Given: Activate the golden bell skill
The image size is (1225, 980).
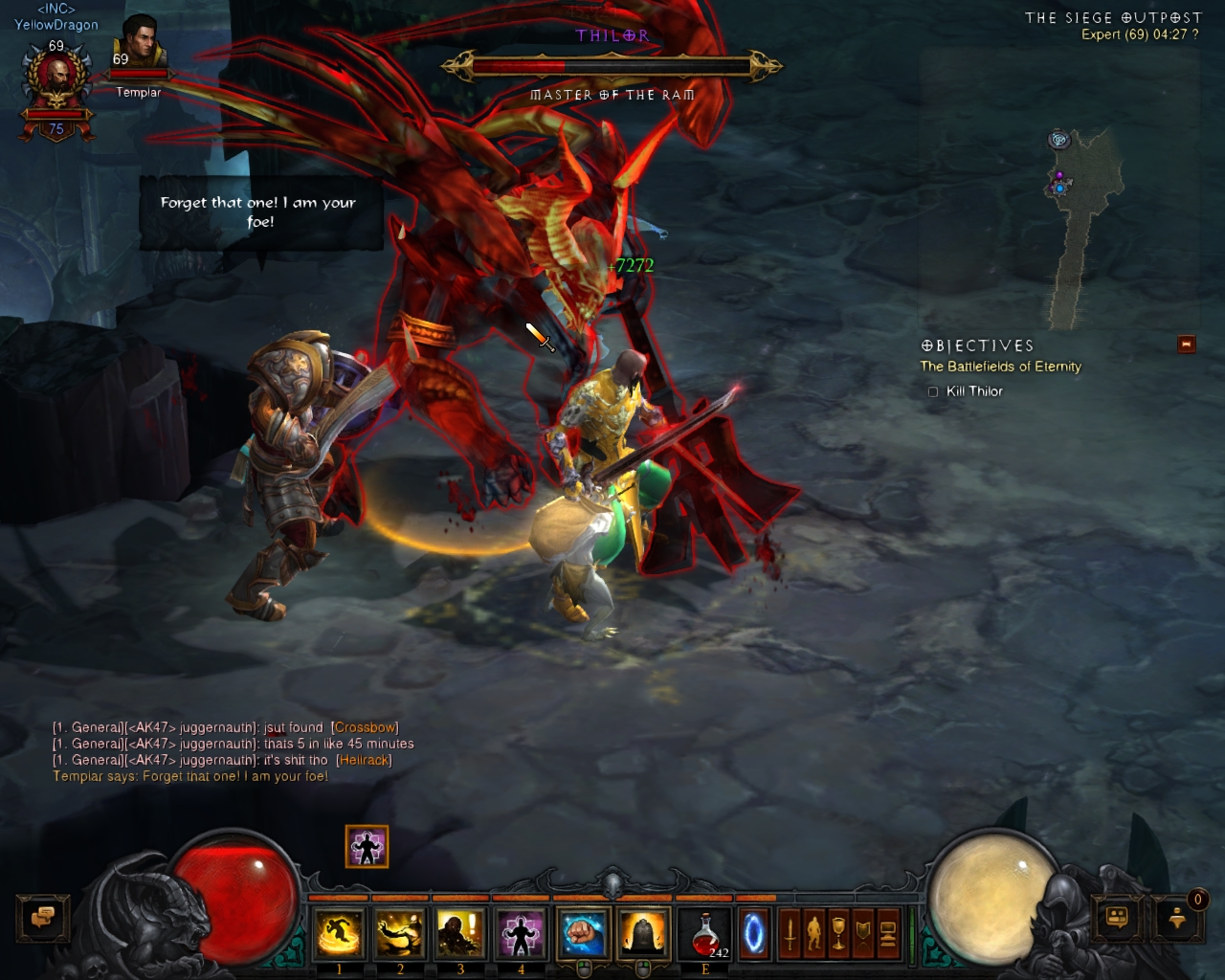Looking at the screenshot, I should pyautogui.click(x=643, y=933).
